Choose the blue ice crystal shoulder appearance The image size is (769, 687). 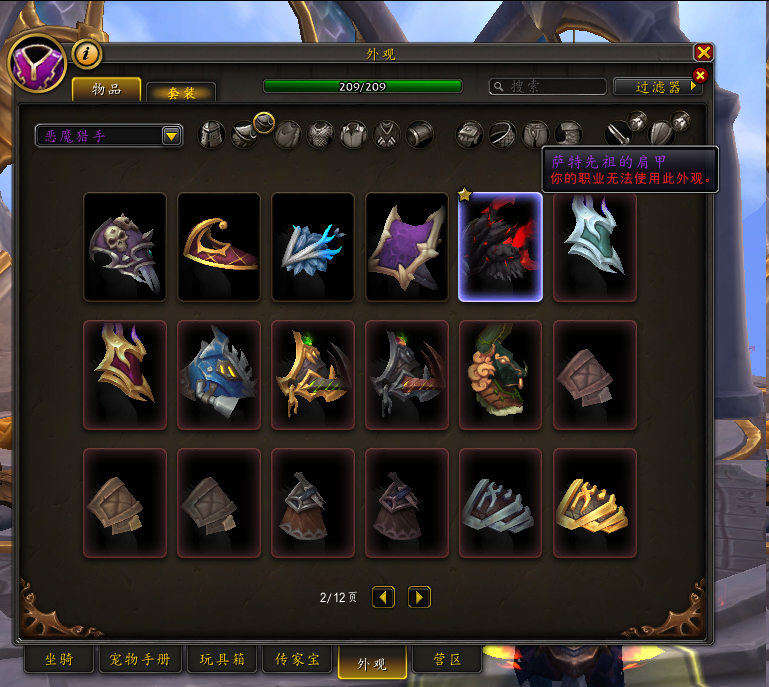click(x=313, y=247)
